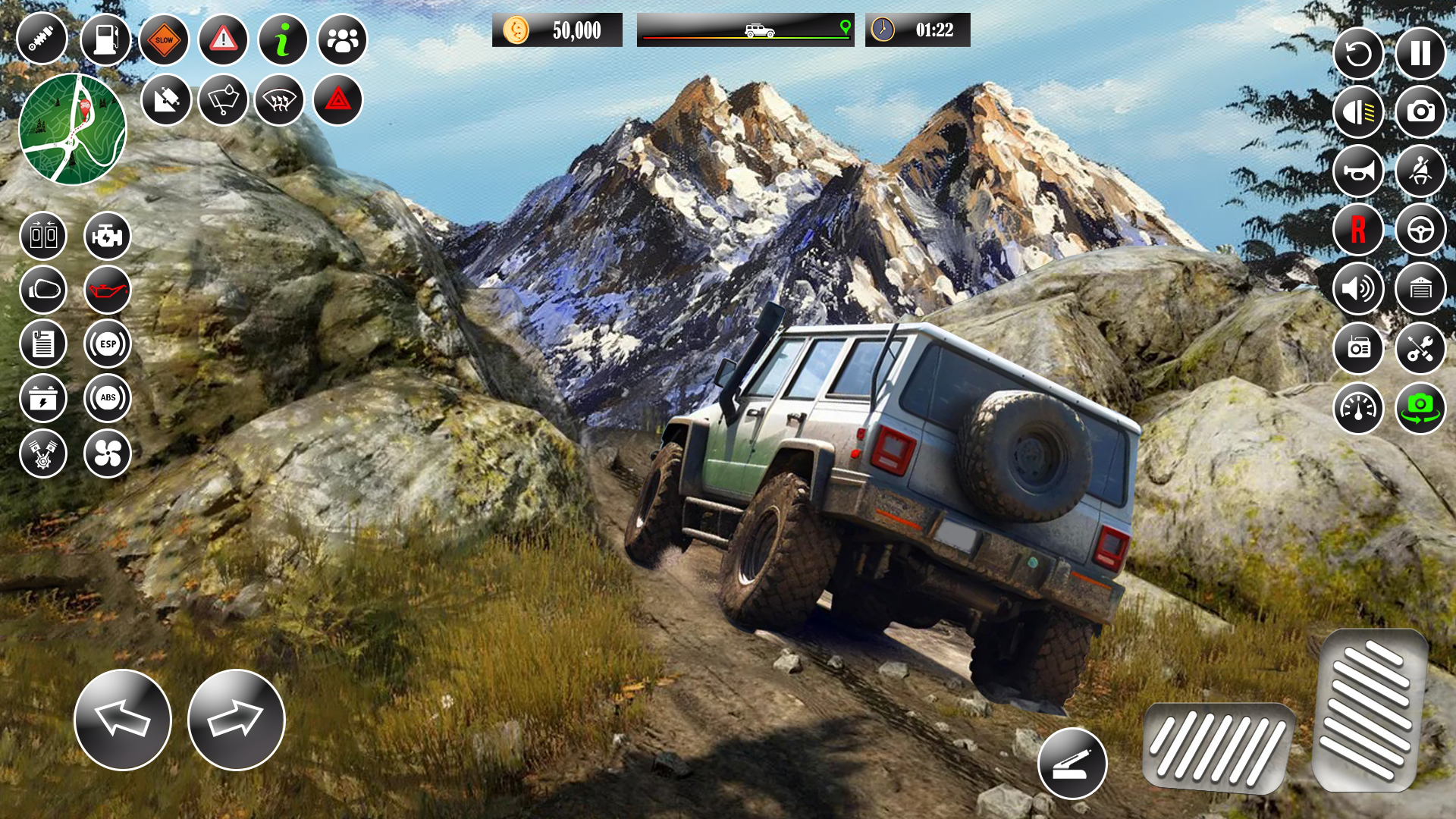
Task: Honk the horn
Action: click(x=1360, y=171)
